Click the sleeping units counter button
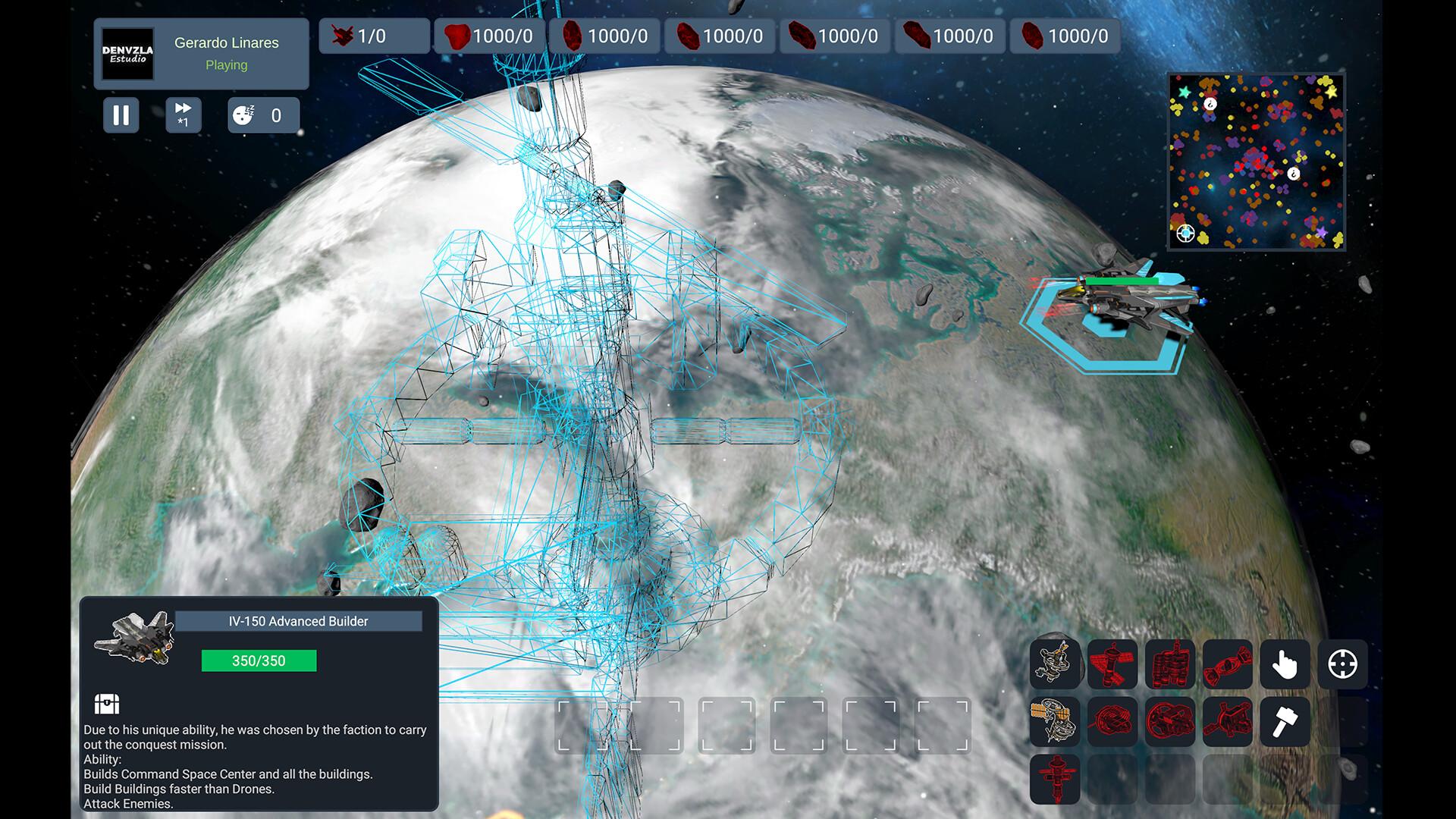 [x=263, y=115]
